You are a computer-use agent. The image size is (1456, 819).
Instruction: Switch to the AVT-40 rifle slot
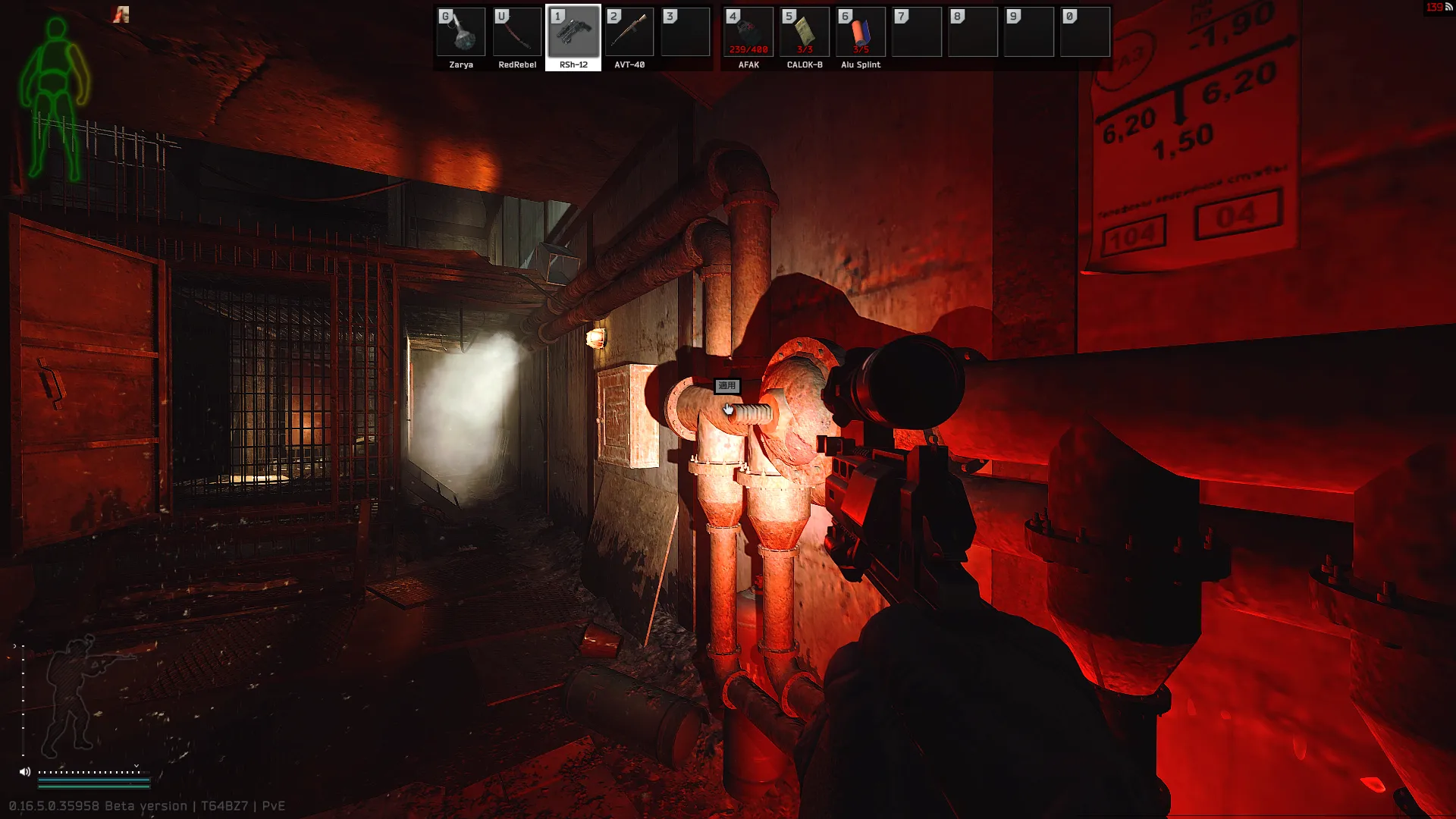(629, 33)
